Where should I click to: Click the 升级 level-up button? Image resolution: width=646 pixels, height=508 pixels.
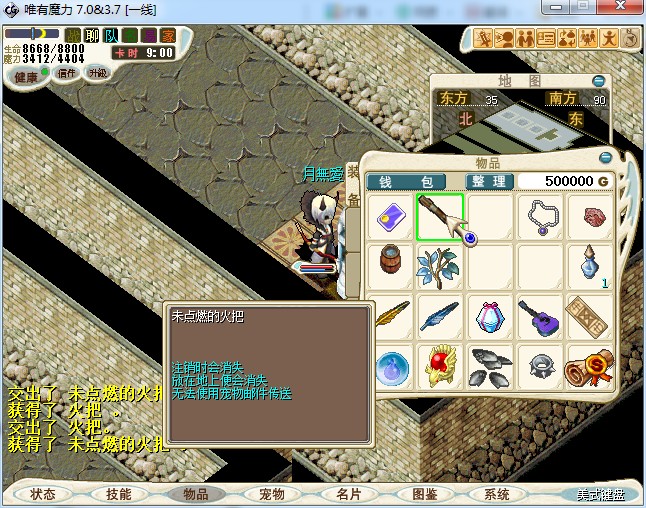click(x=97, y=73)
